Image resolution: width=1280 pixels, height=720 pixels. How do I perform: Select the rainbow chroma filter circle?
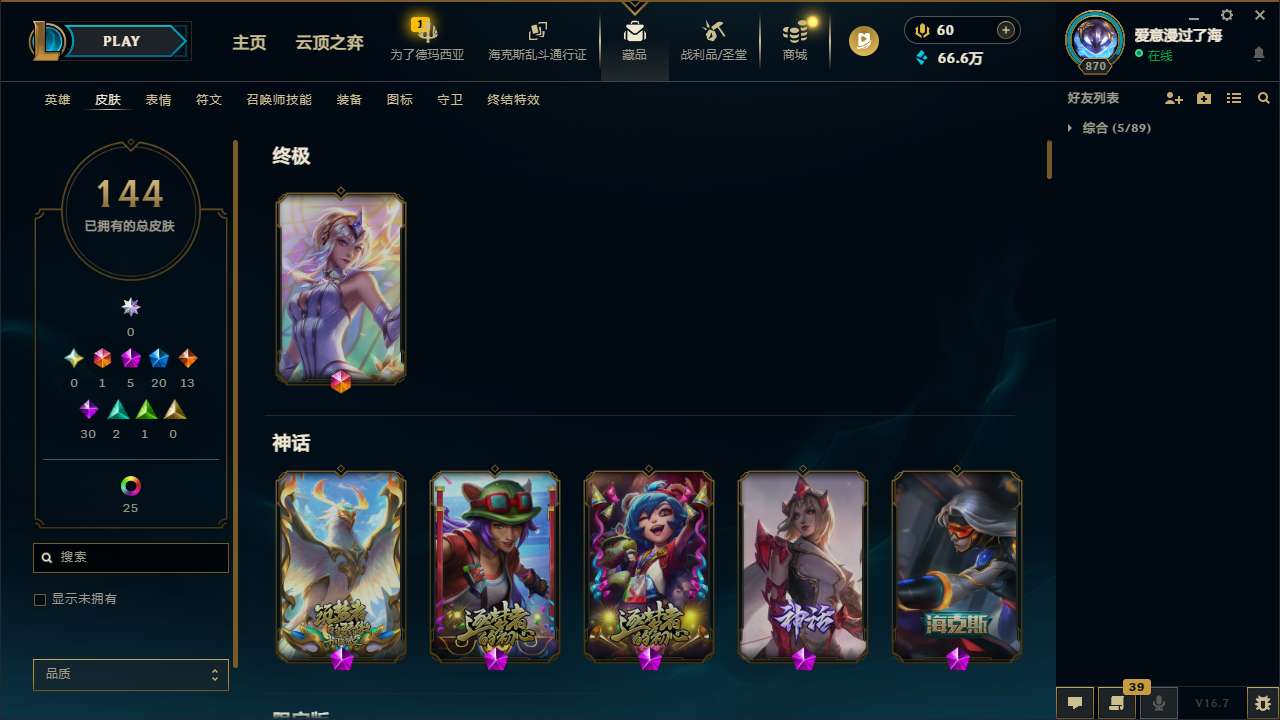pos(130,484)
